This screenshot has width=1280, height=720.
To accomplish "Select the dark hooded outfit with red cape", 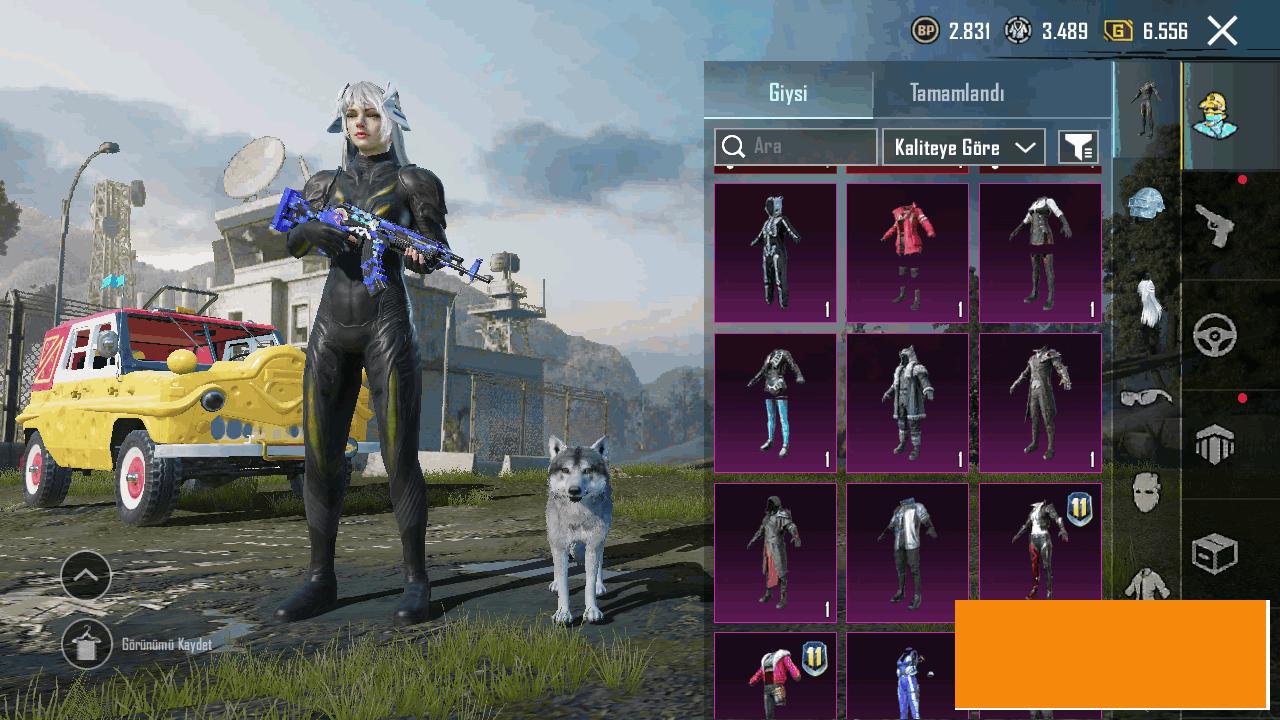I will [x=775, y=552].
